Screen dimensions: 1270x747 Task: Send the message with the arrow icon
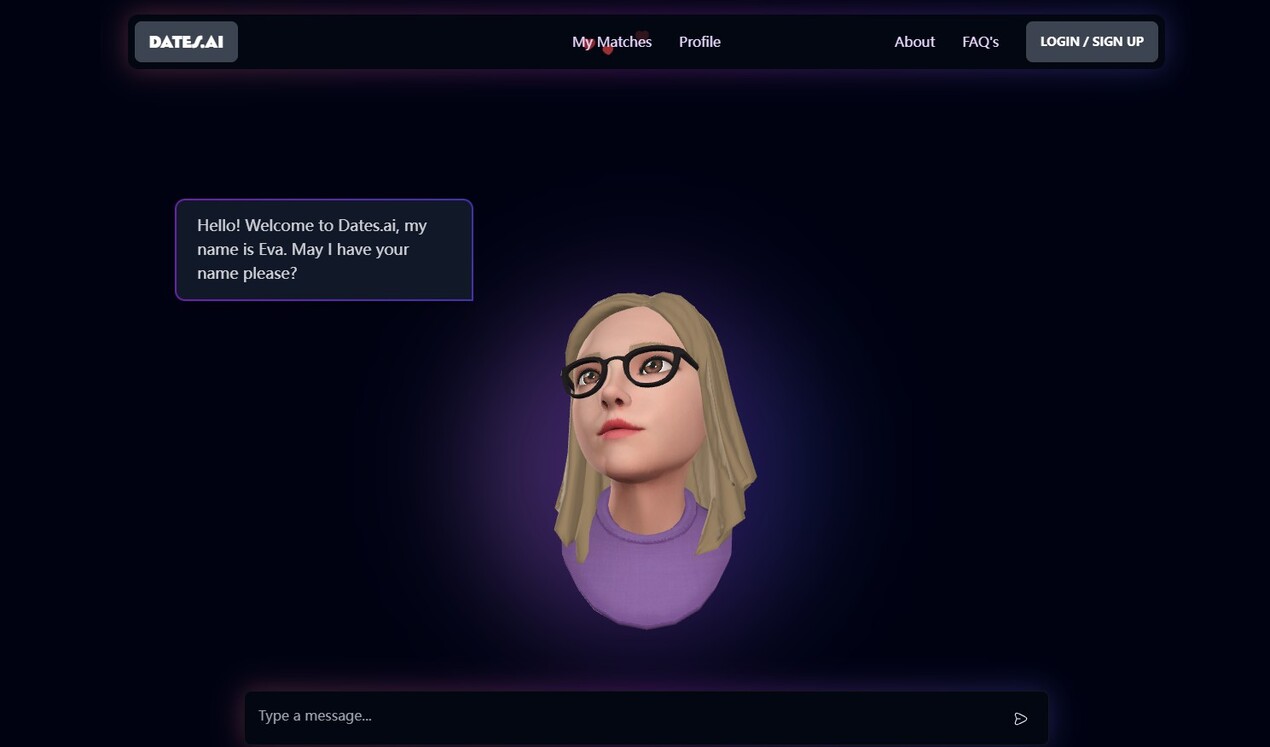[x=1020, y=718]
